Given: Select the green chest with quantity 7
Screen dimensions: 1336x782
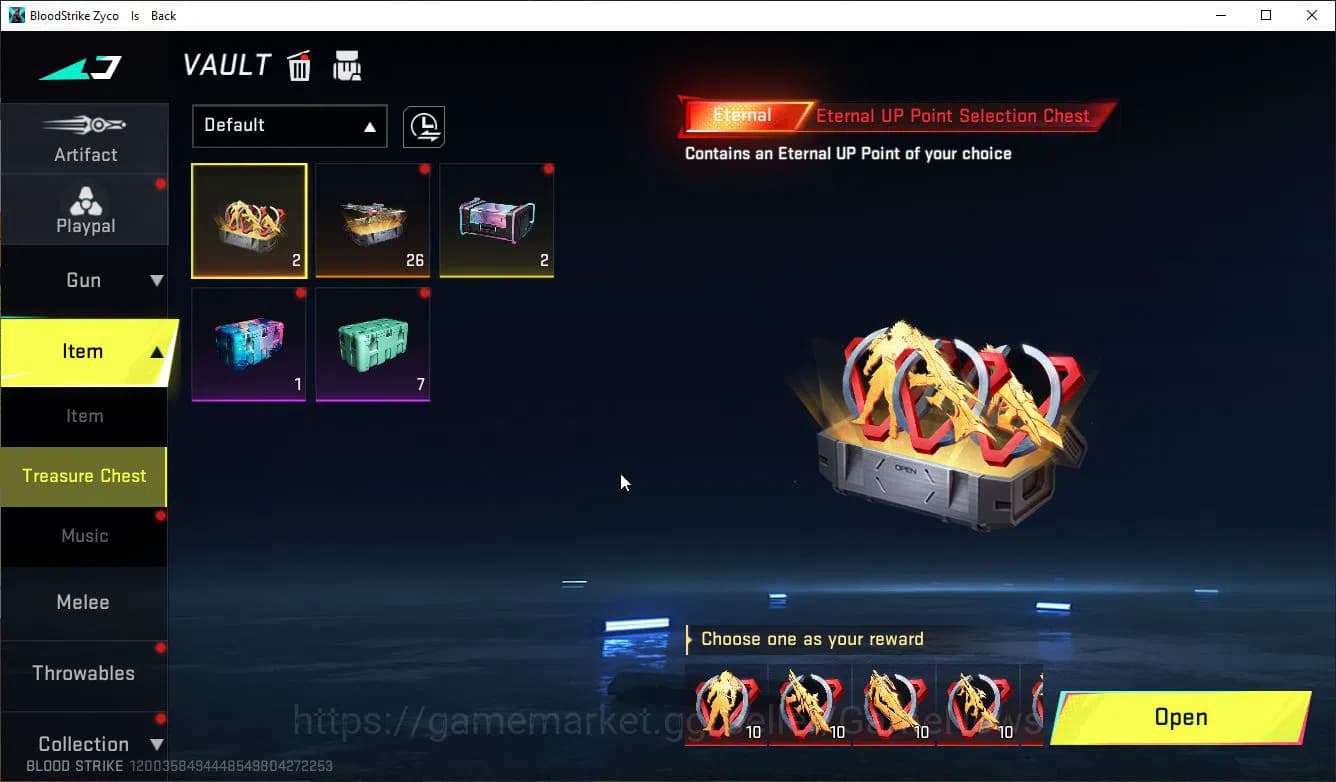Looking at the screenshot, I should pos(372,344).
